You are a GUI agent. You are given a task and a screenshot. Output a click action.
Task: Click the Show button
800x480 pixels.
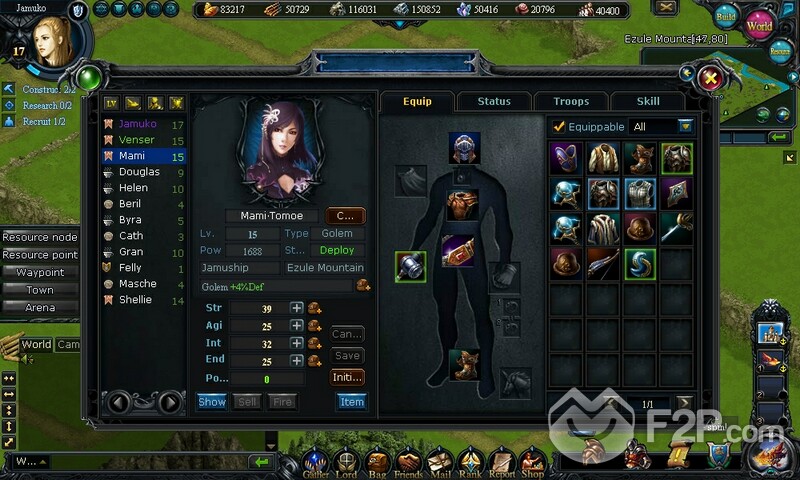212,401
